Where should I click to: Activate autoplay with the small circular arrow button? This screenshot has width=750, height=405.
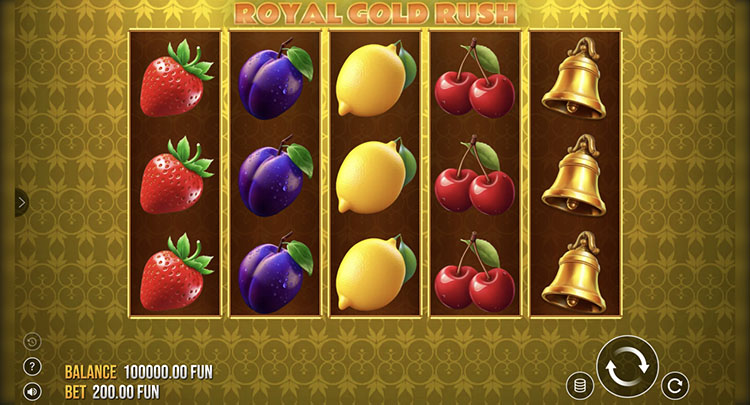(676, 385)
